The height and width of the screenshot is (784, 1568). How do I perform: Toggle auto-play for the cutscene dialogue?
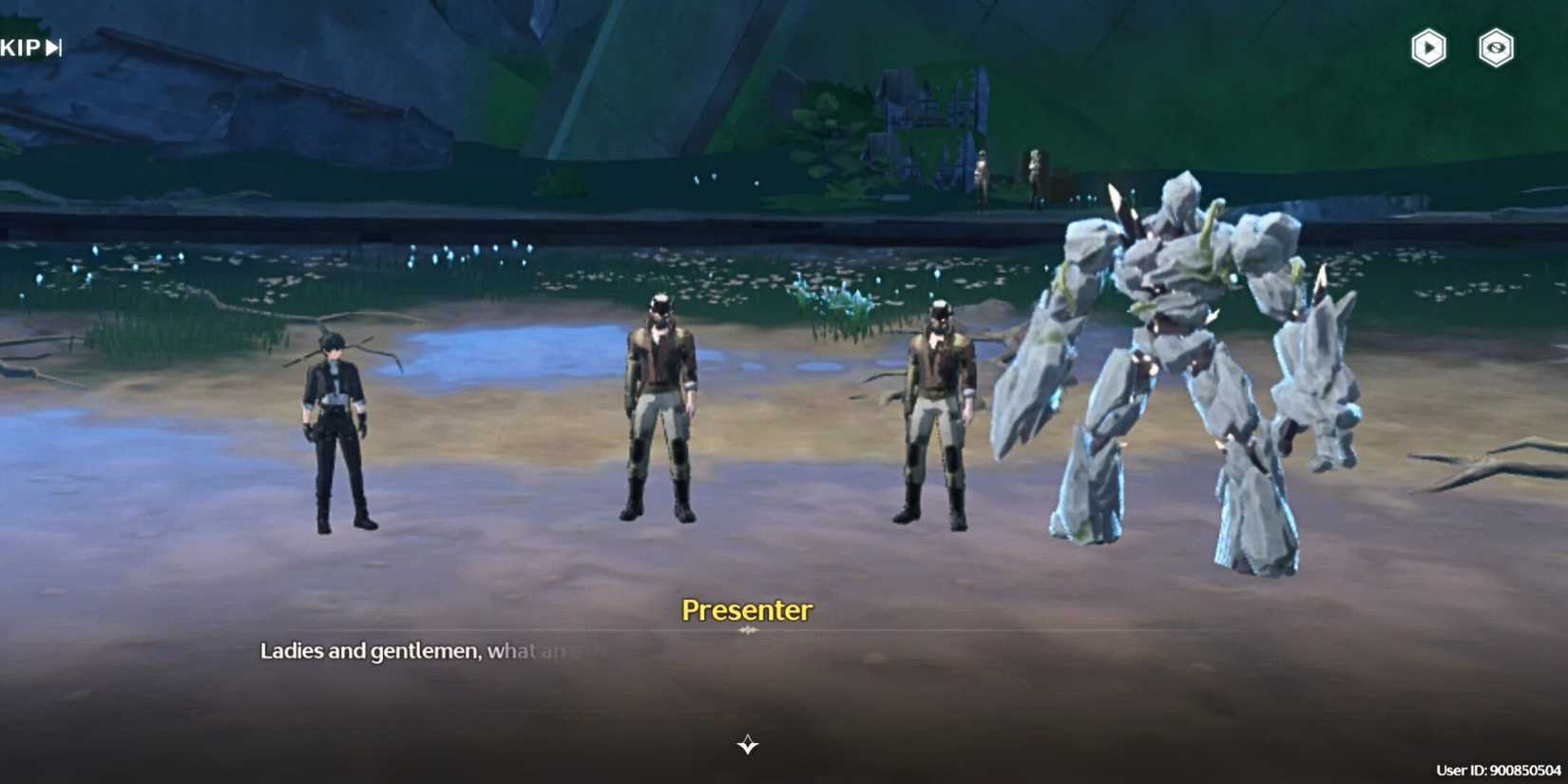coord(1426,48)
